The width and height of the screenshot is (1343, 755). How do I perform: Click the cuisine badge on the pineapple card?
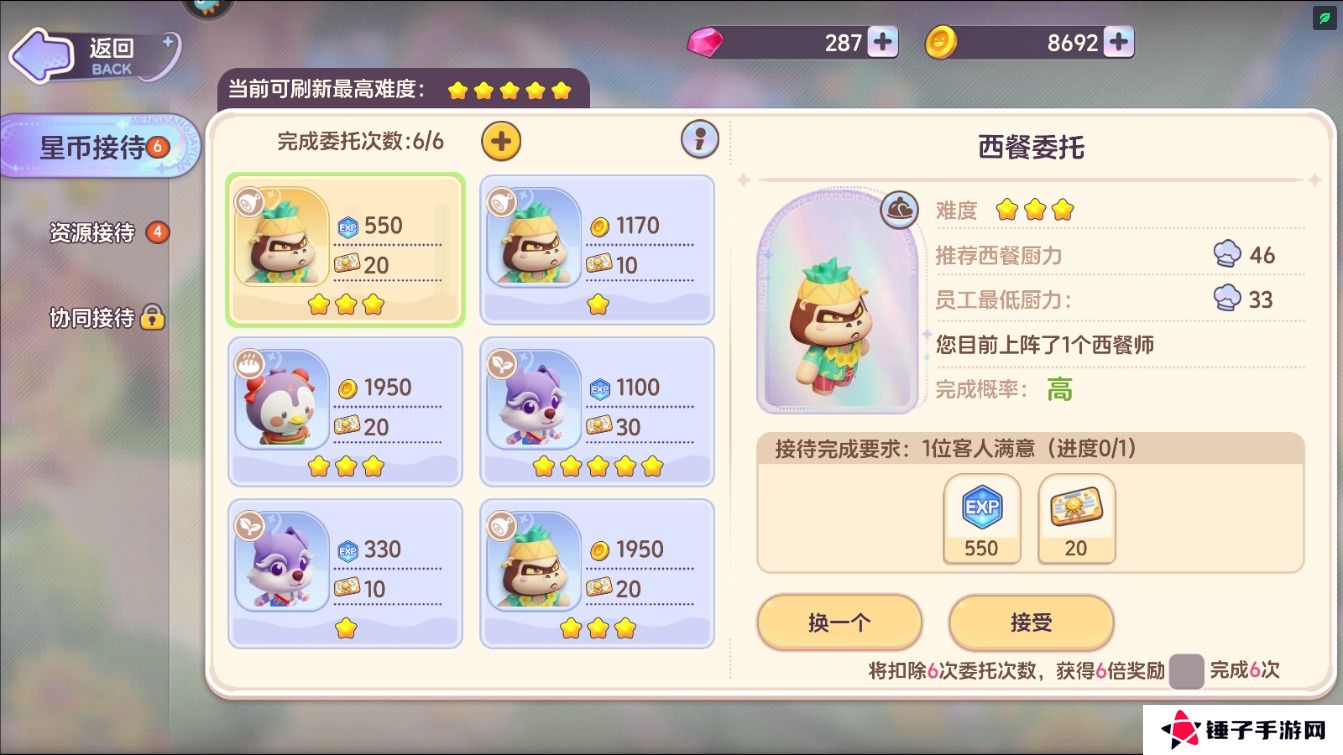click(x=247, y=203)
